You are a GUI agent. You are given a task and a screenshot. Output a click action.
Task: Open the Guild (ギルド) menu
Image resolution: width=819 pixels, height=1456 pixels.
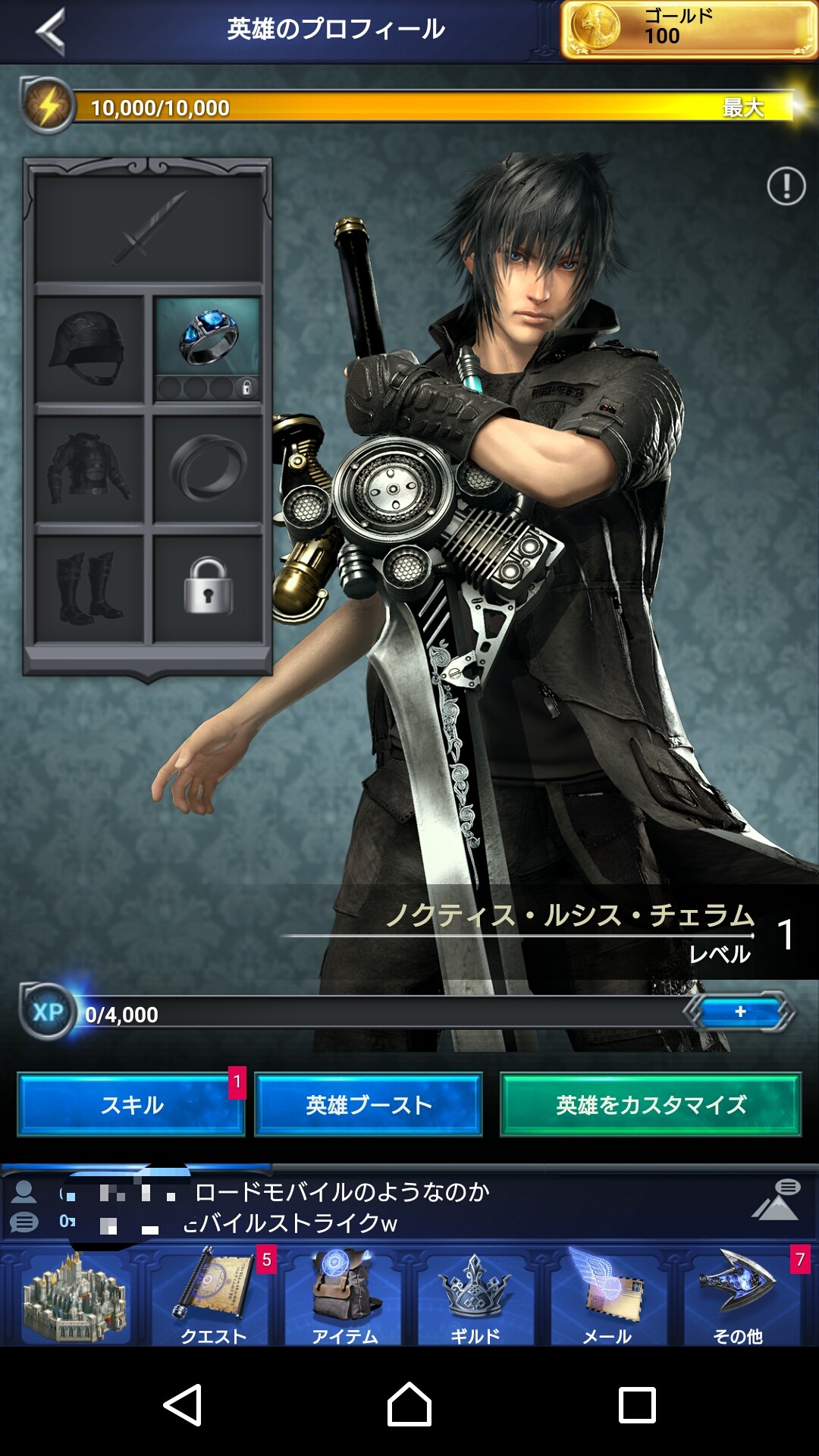tap(475, 1298)
